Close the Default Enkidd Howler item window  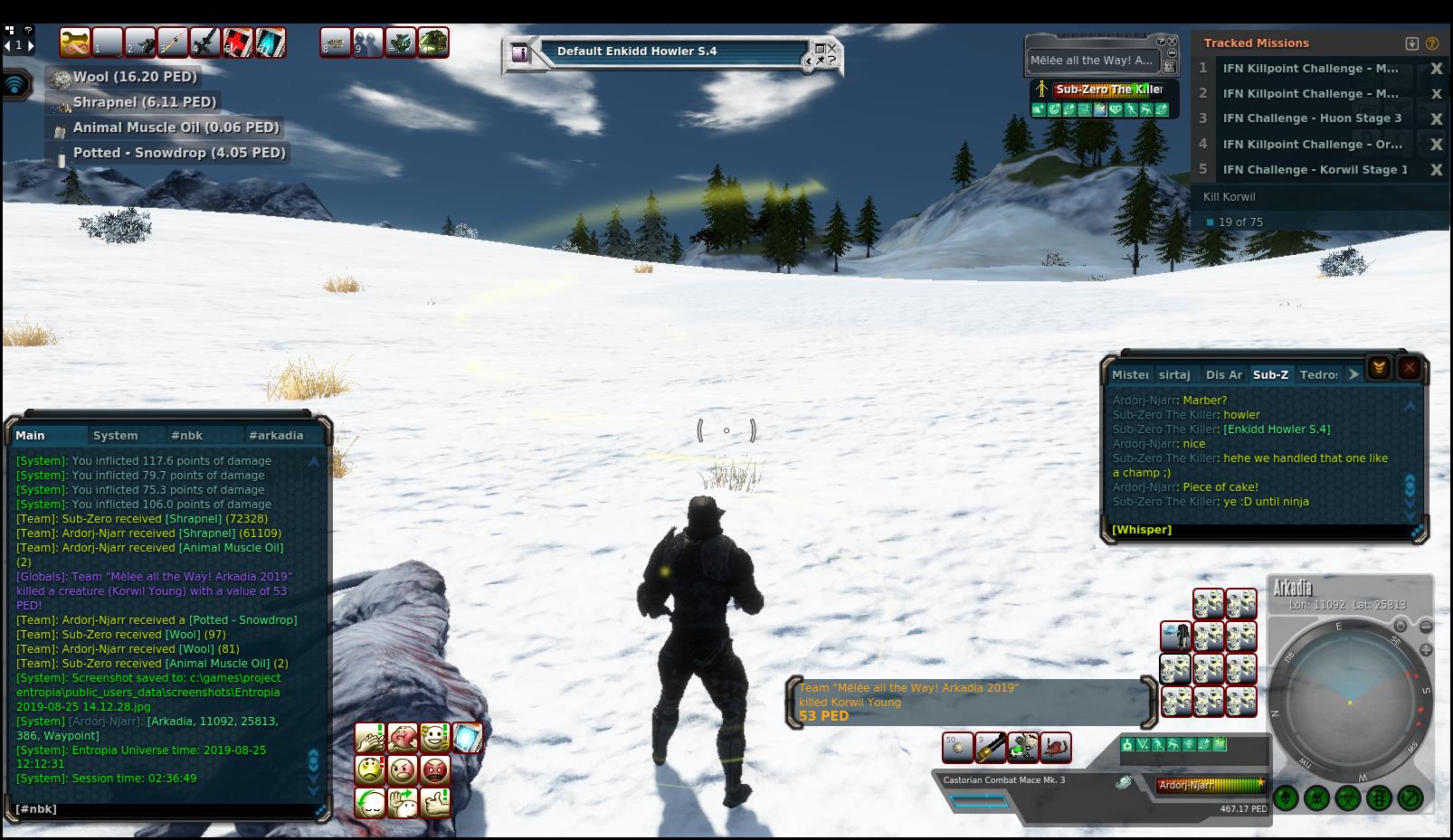coord(832,47)
